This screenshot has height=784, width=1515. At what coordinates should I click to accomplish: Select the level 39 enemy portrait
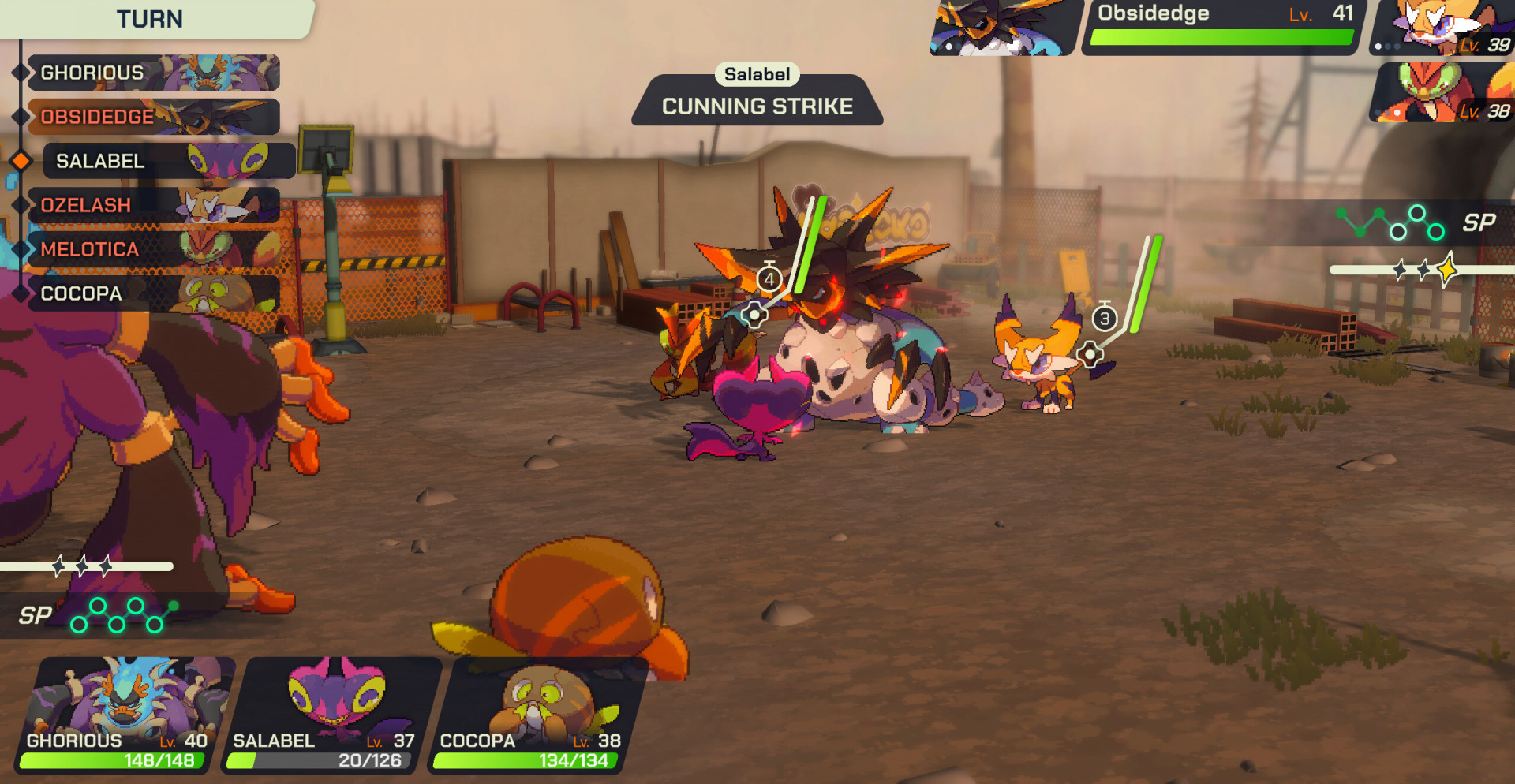pyautogui.click(x=1442, y=28)
